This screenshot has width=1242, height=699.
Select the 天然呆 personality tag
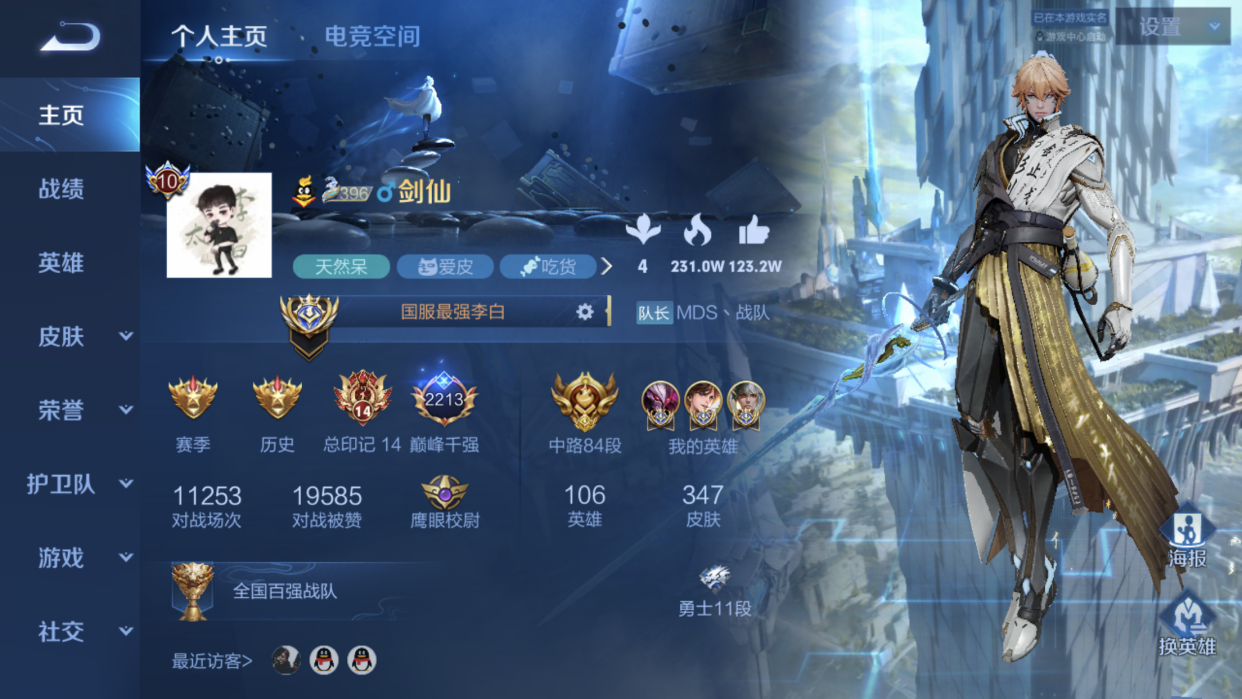coord(341,267)
